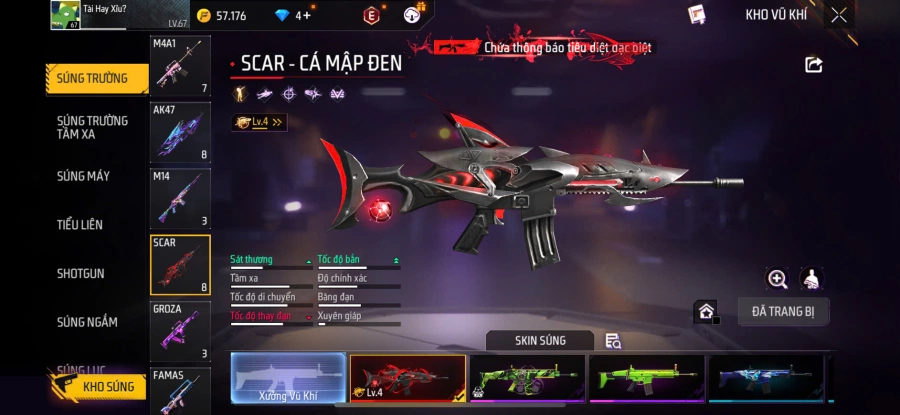
Task: Open the SÚNG NGẮM category
Action: click(x=87, y=322)
